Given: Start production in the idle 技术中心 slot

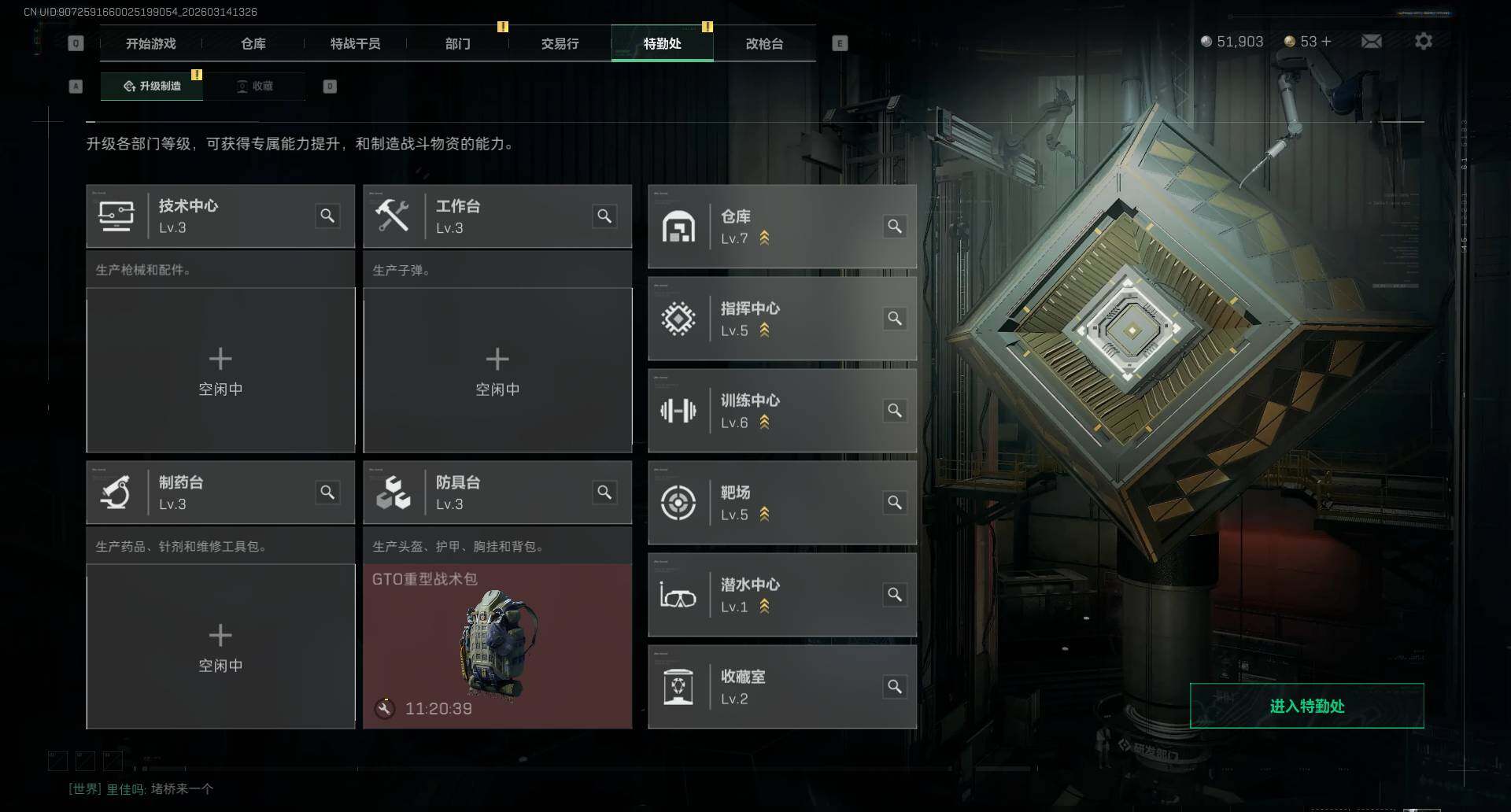Looking at the screenshot, I should click(x=220, y=371).
